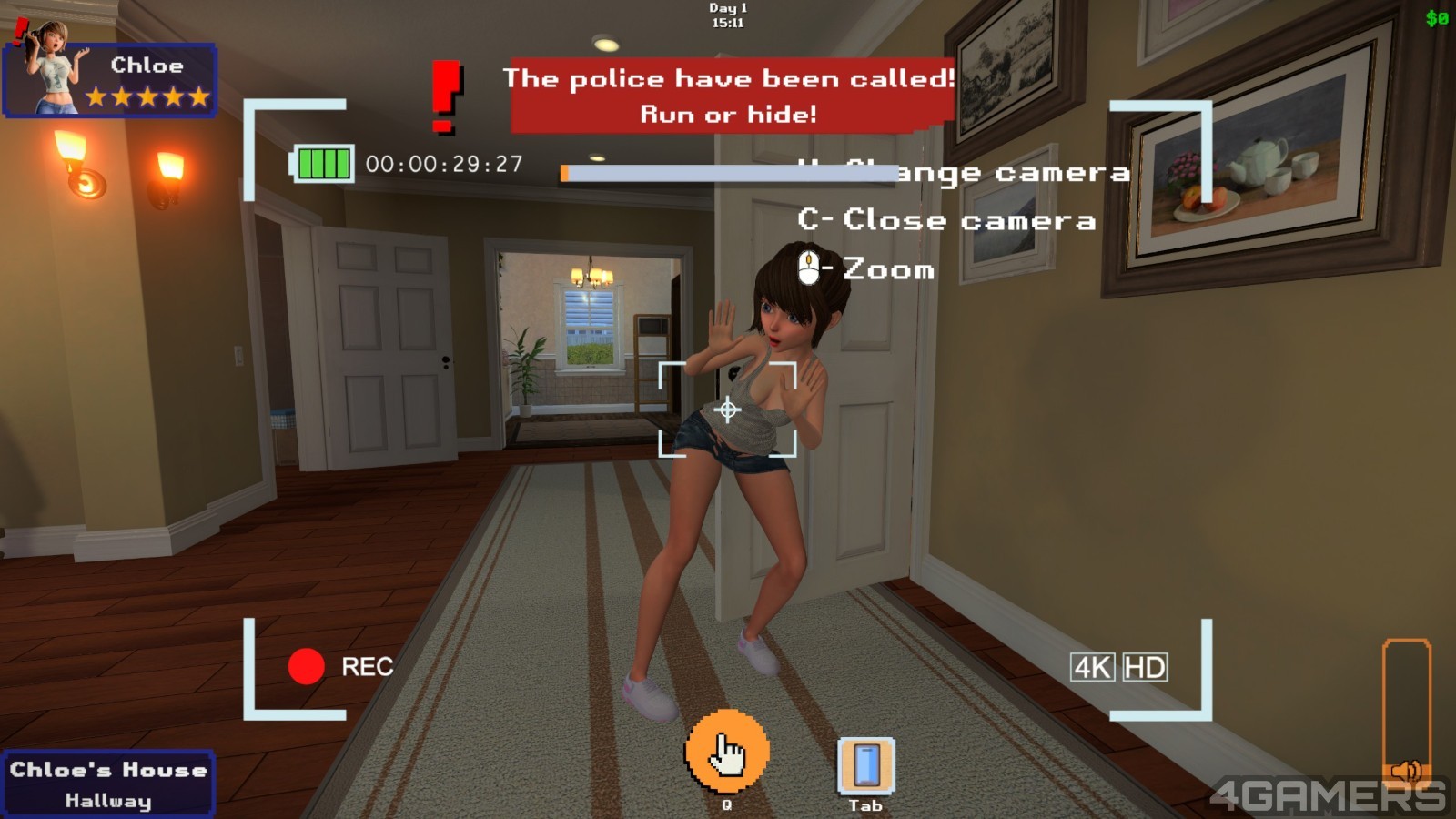Click the orange hand interact button
Viewport: 1456px width, 819px height.
(726, 752)
